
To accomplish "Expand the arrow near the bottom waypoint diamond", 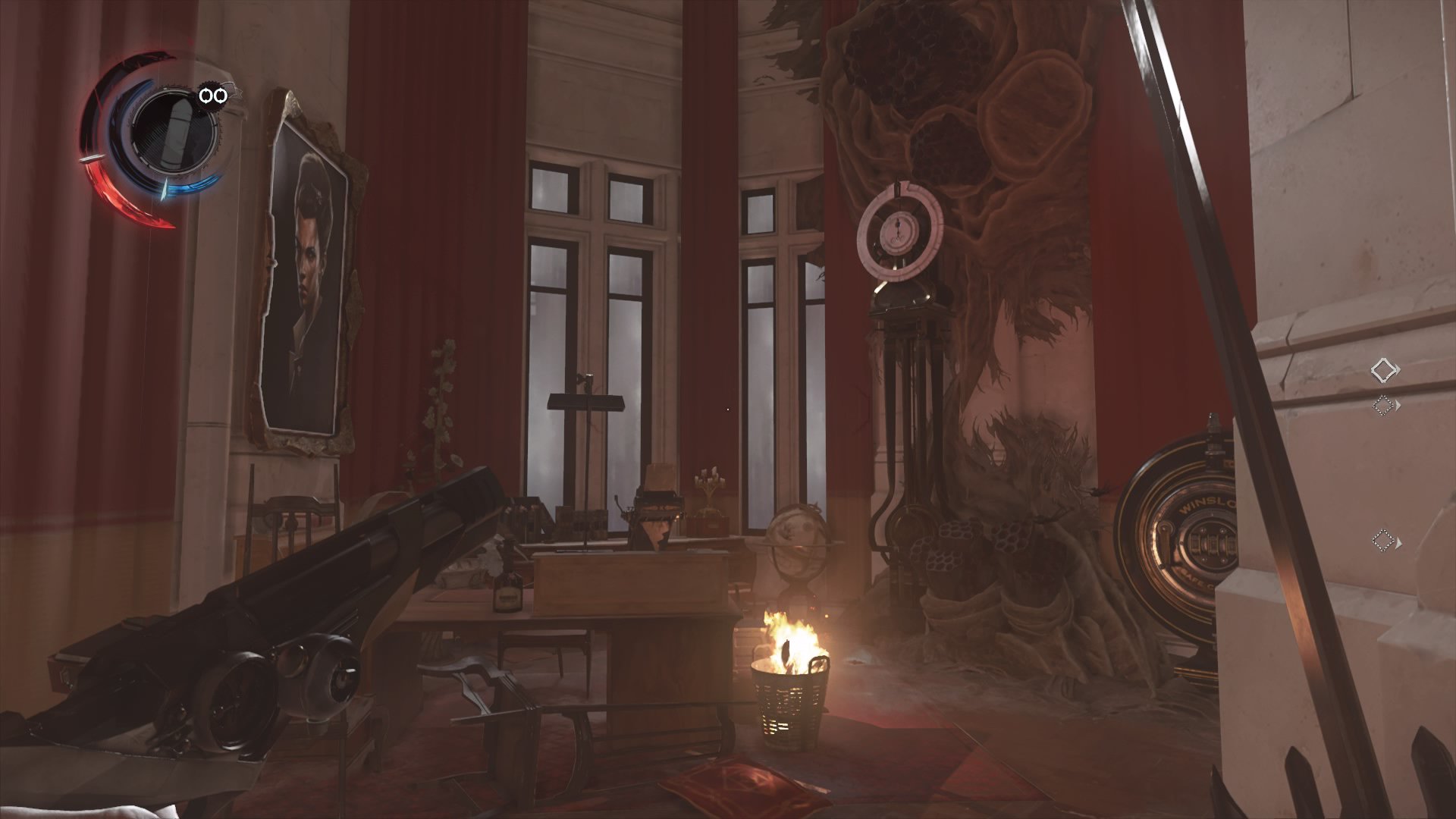I will pos(1399,543).
